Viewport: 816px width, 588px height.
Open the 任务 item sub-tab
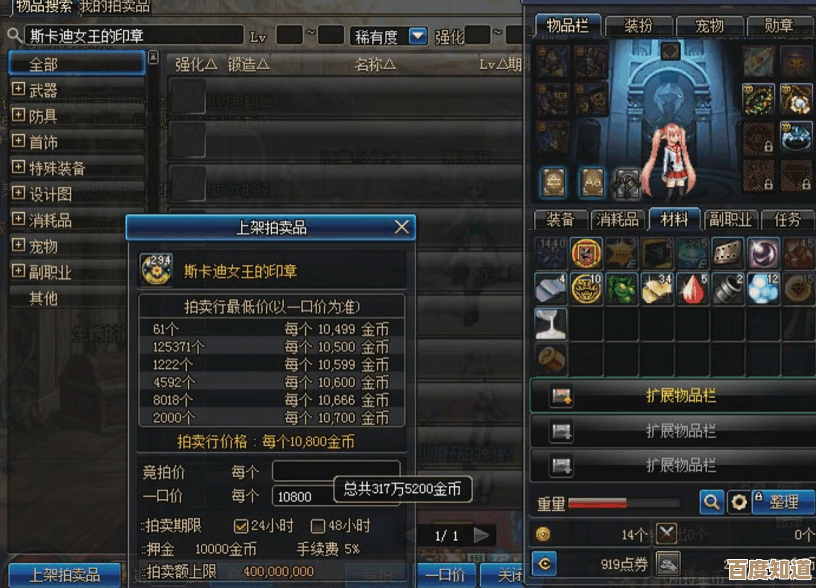pos(787,219)
